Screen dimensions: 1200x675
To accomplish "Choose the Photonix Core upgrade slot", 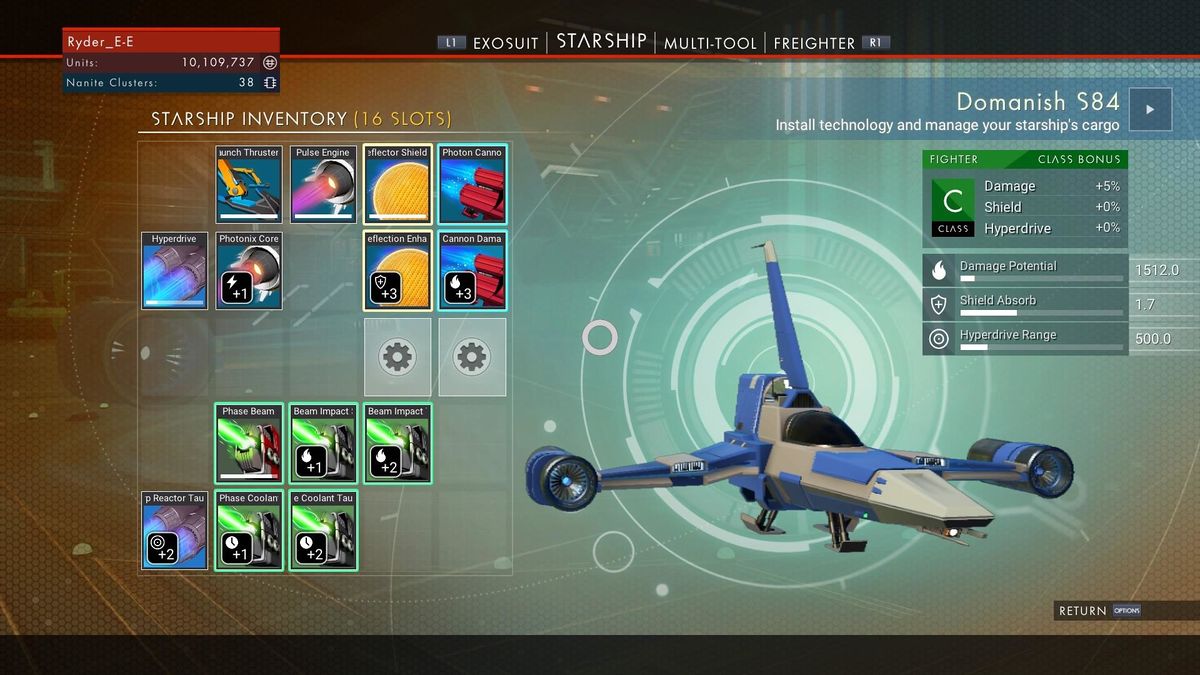I will [x=249, y=270].
